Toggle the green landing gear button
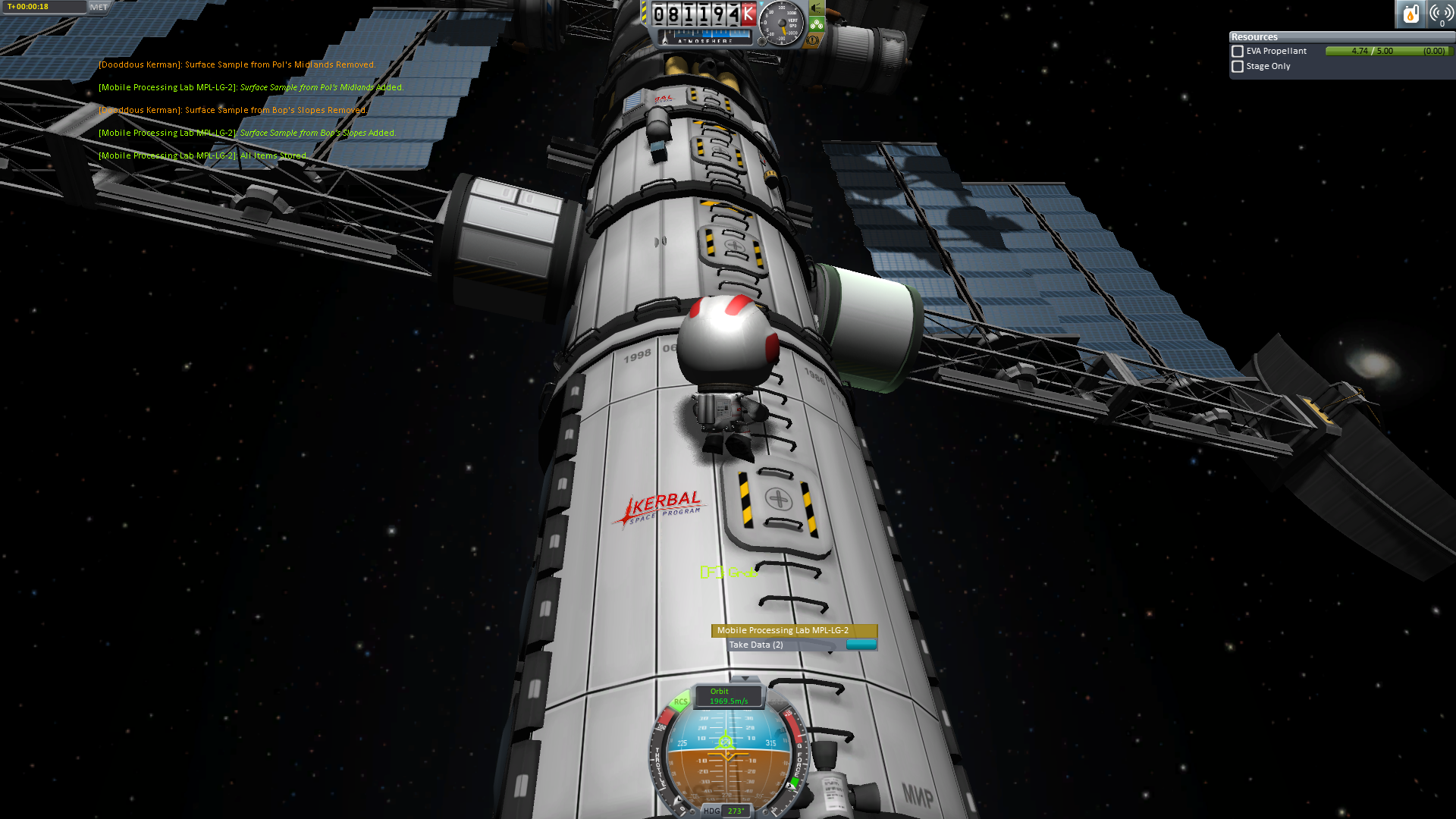 tap(817, 24)
